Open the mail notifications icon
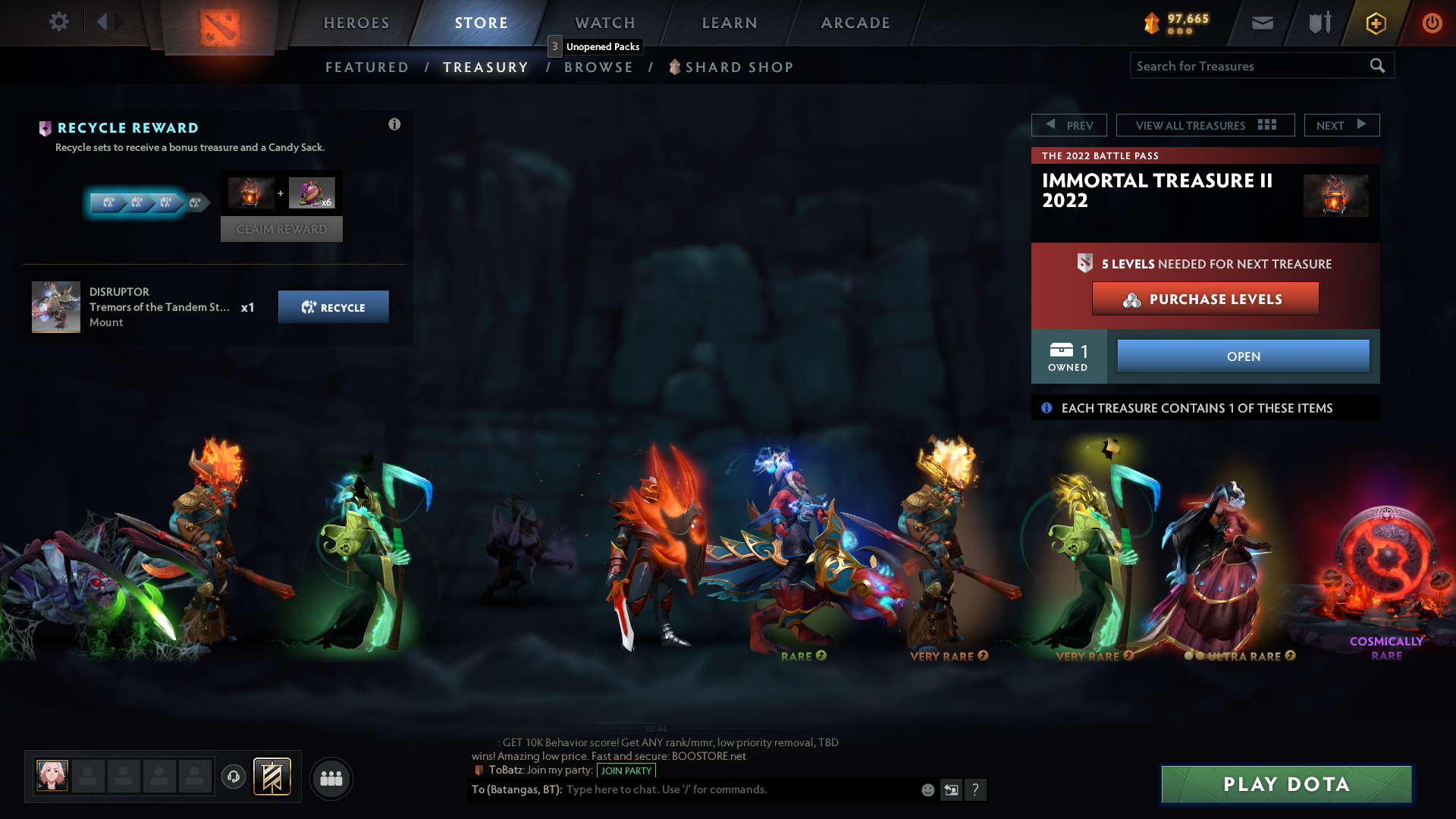 click(1262, 23)
